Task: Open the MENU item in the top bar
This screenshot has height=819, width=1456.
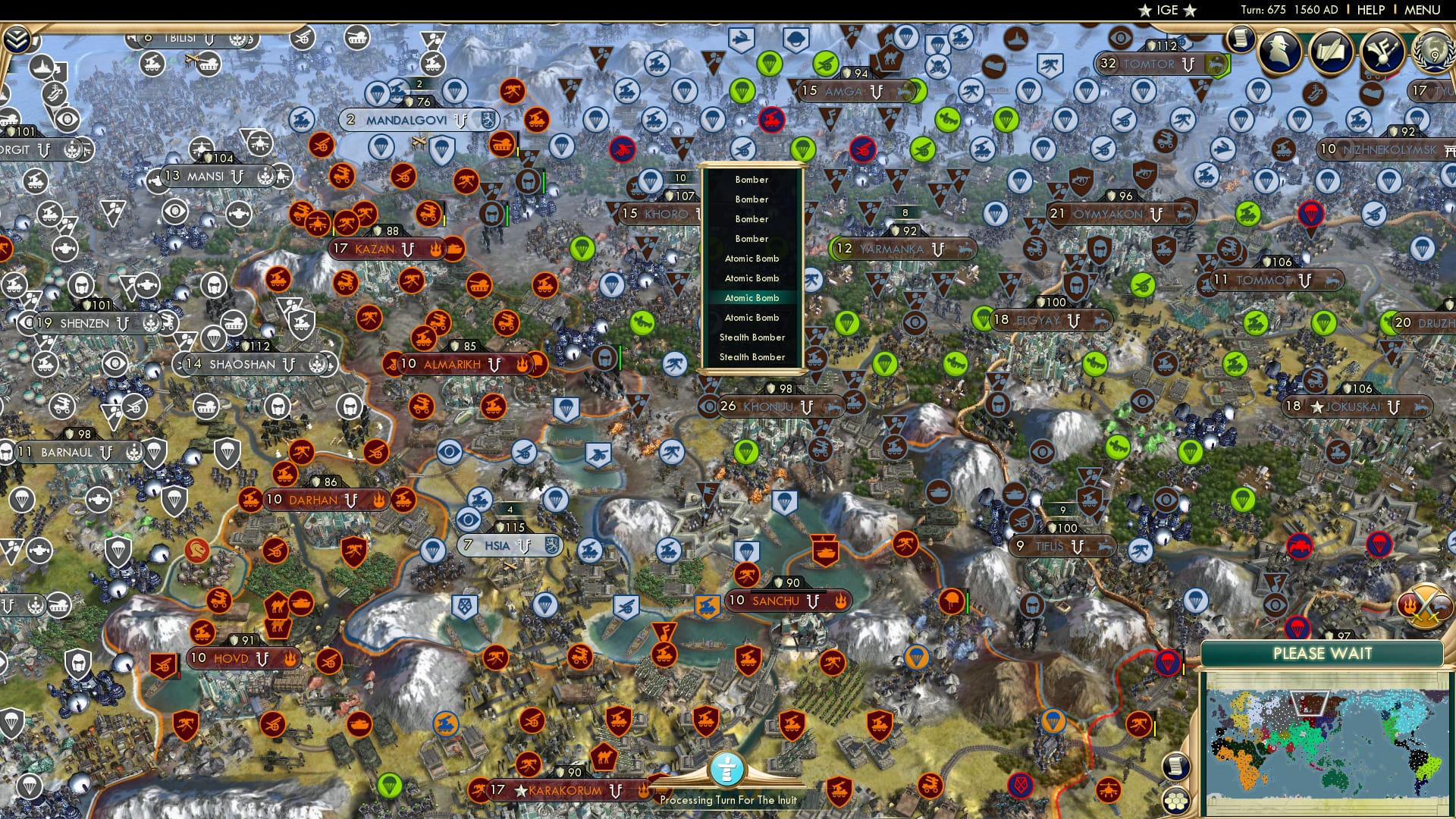Action: 1424,9
